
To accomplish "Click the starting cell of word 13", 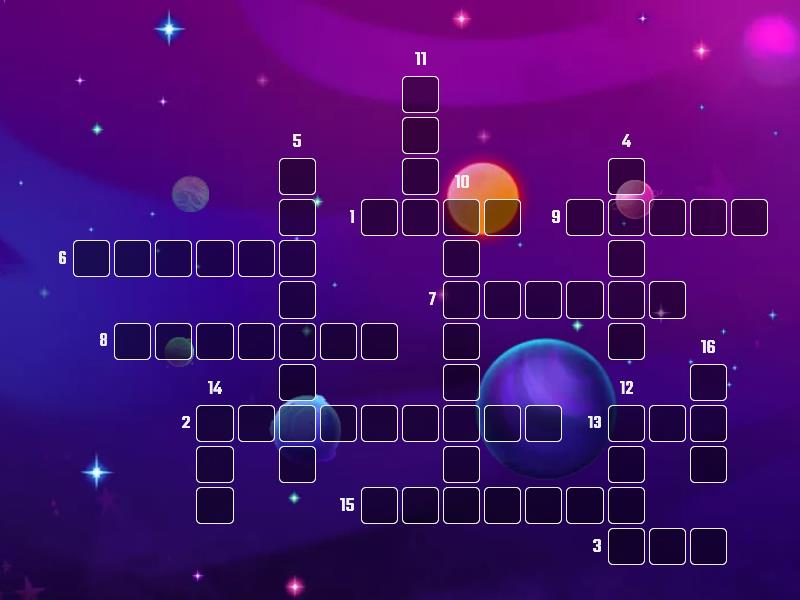I will [626, 423].
